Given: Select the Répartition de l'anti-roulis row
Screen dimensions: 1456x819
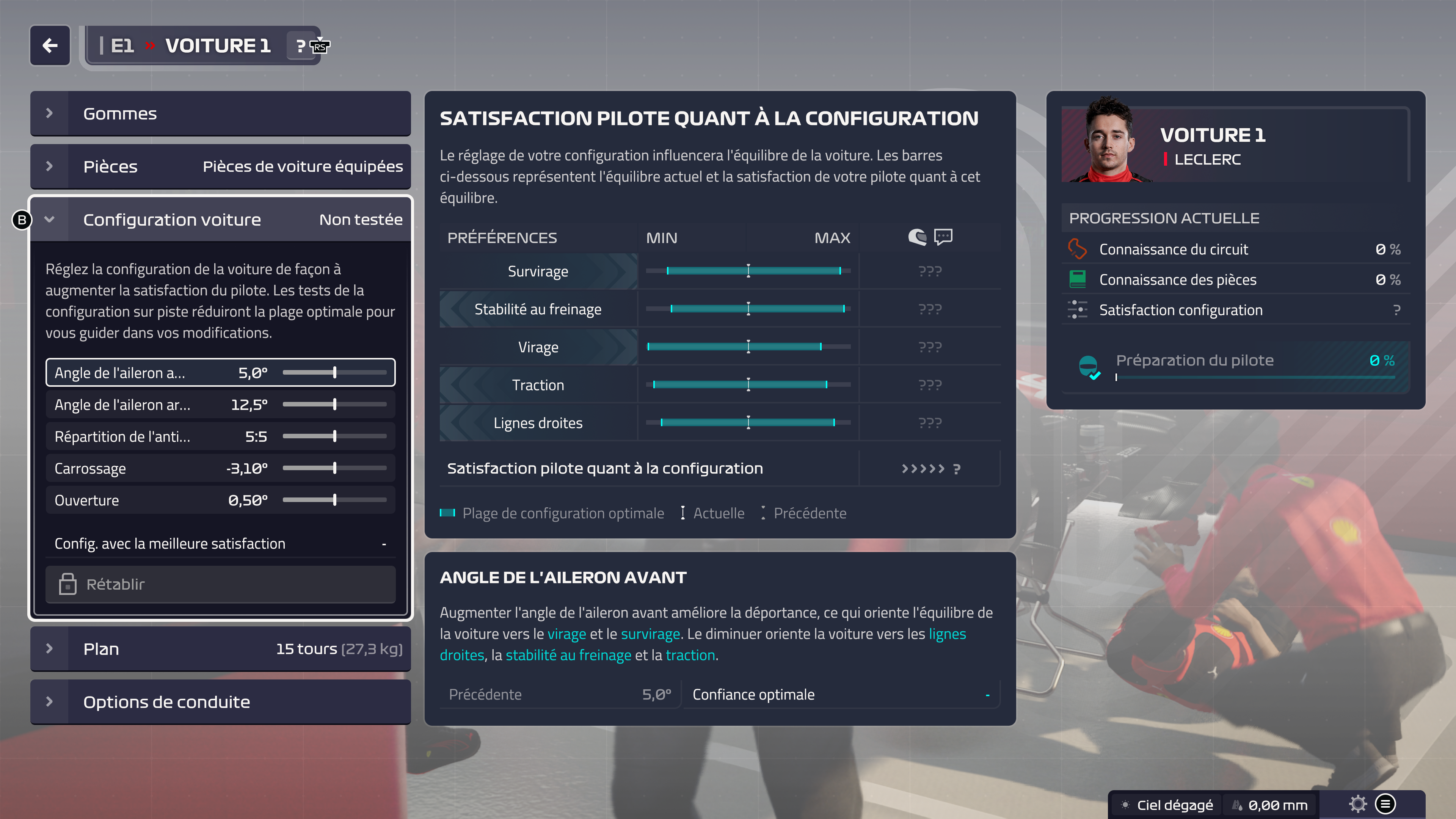Looking at the screenshot, I should 220,436.
